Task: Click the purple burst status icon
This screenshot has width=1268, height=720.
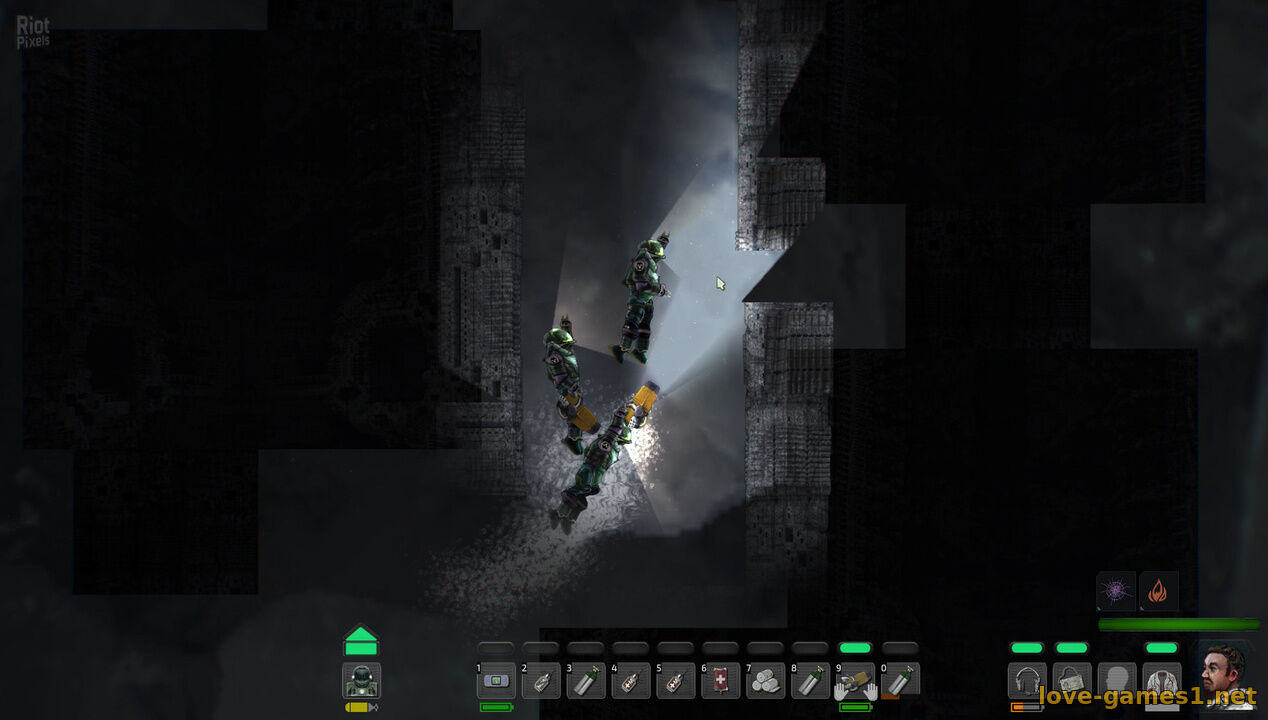Action: [1116, 591]
